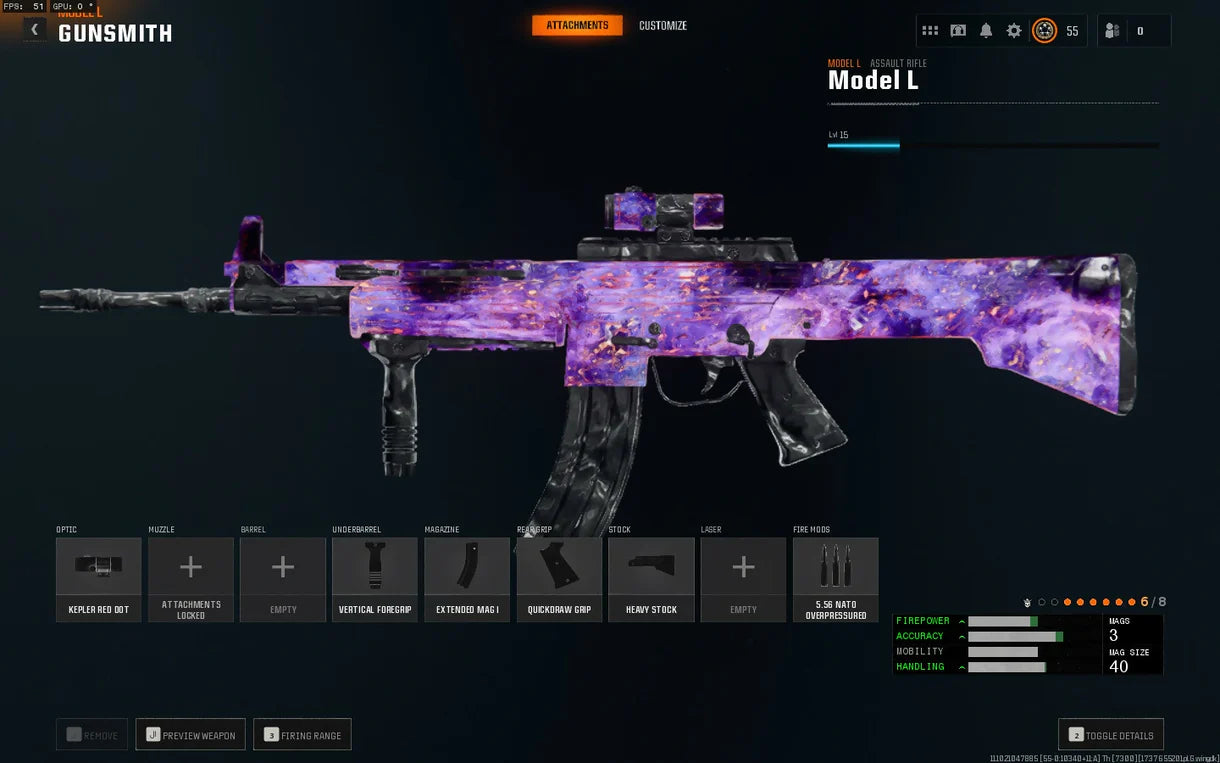Open the Customize tab
Image resolution: width=1220 pixels, height=763 pixels.
click(663, 26)
